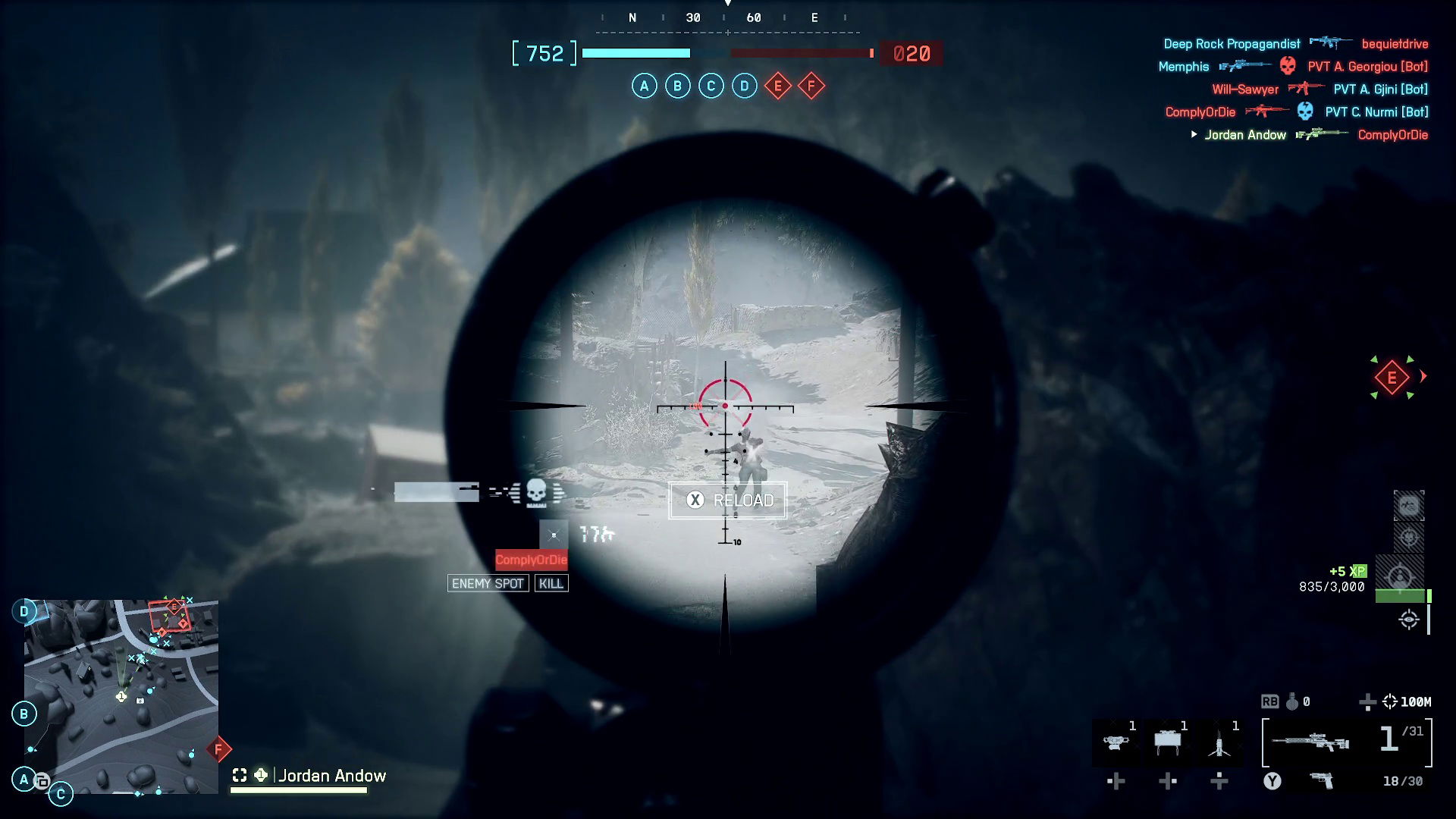Select the red F marker by the minimap
Image resolution: width=1456 pixels, height=819 pixels.
point(218,749)
